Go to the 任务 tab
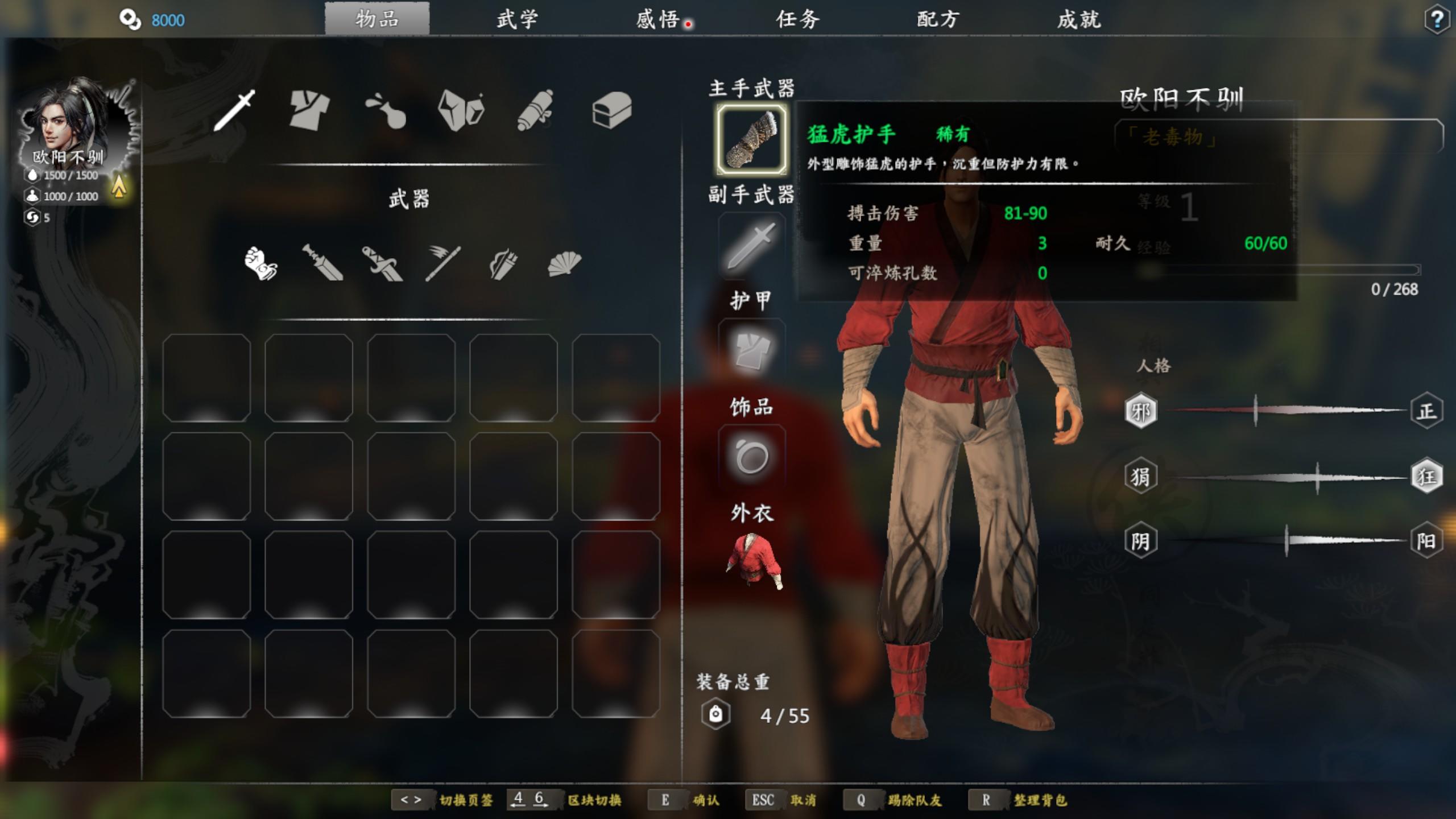The image size is (1456, 819). [798, 19]
